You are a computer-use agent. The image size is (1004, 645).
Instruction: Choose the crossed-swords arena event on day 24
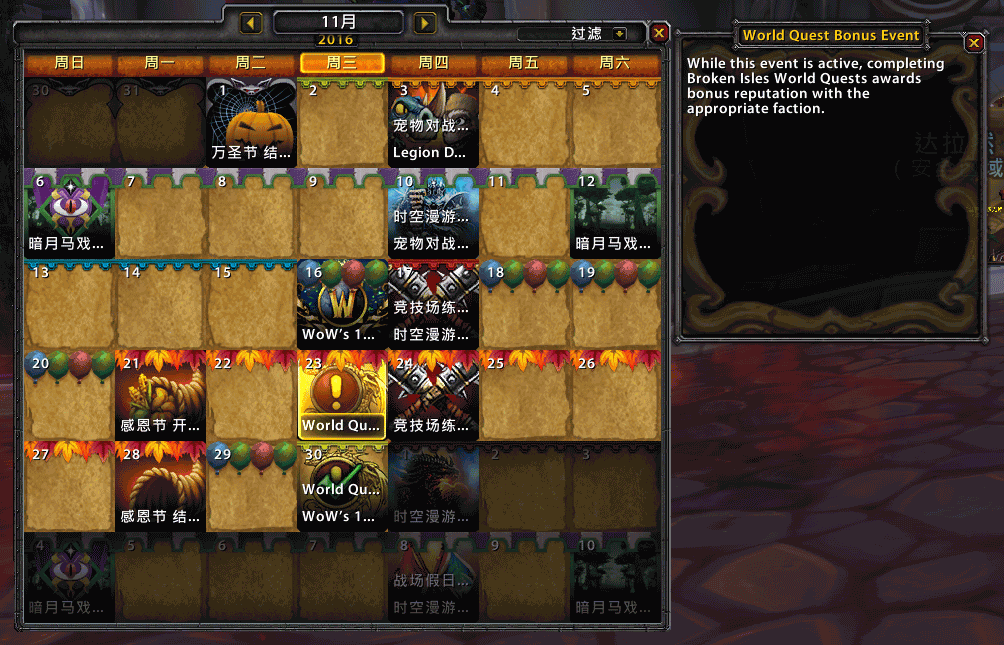coord(432,394)
